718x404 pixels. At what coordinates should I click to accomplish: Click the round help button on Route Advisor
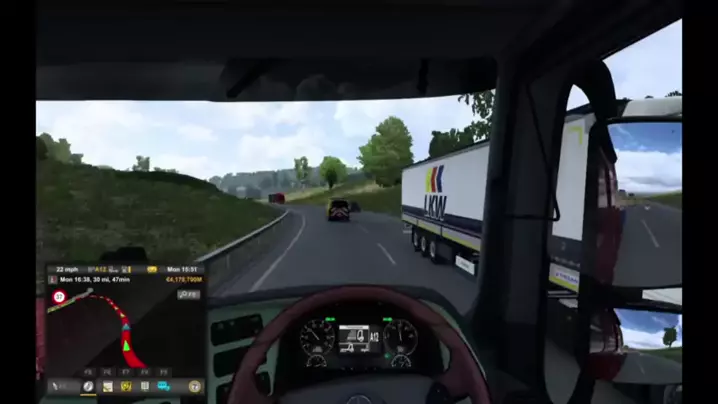pos(194,386)
